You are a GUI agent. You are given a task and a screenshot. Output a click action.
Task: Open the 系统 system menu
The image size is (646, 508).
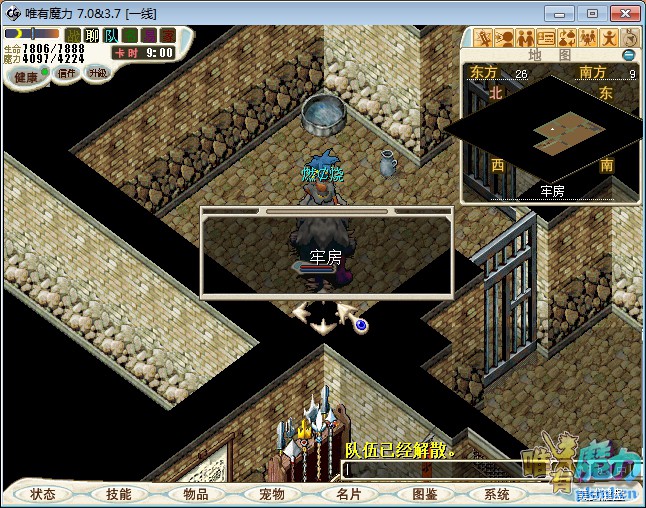[497, 494]
